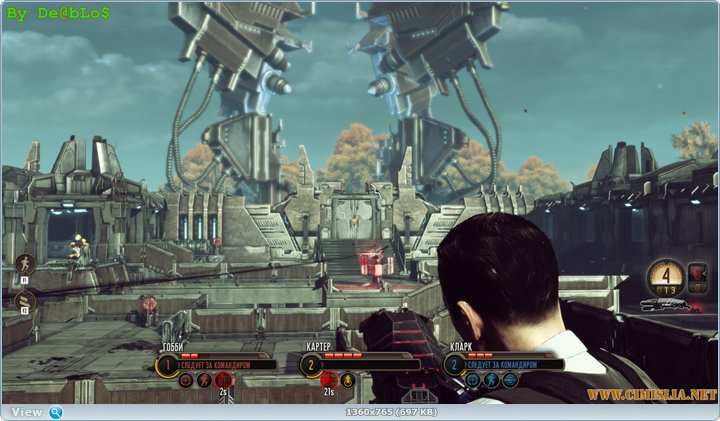The width and height of the screenshot is (720, 421).
Task: Activate Картер's red ability on 21s cooldown
Action: click(328, 380)
